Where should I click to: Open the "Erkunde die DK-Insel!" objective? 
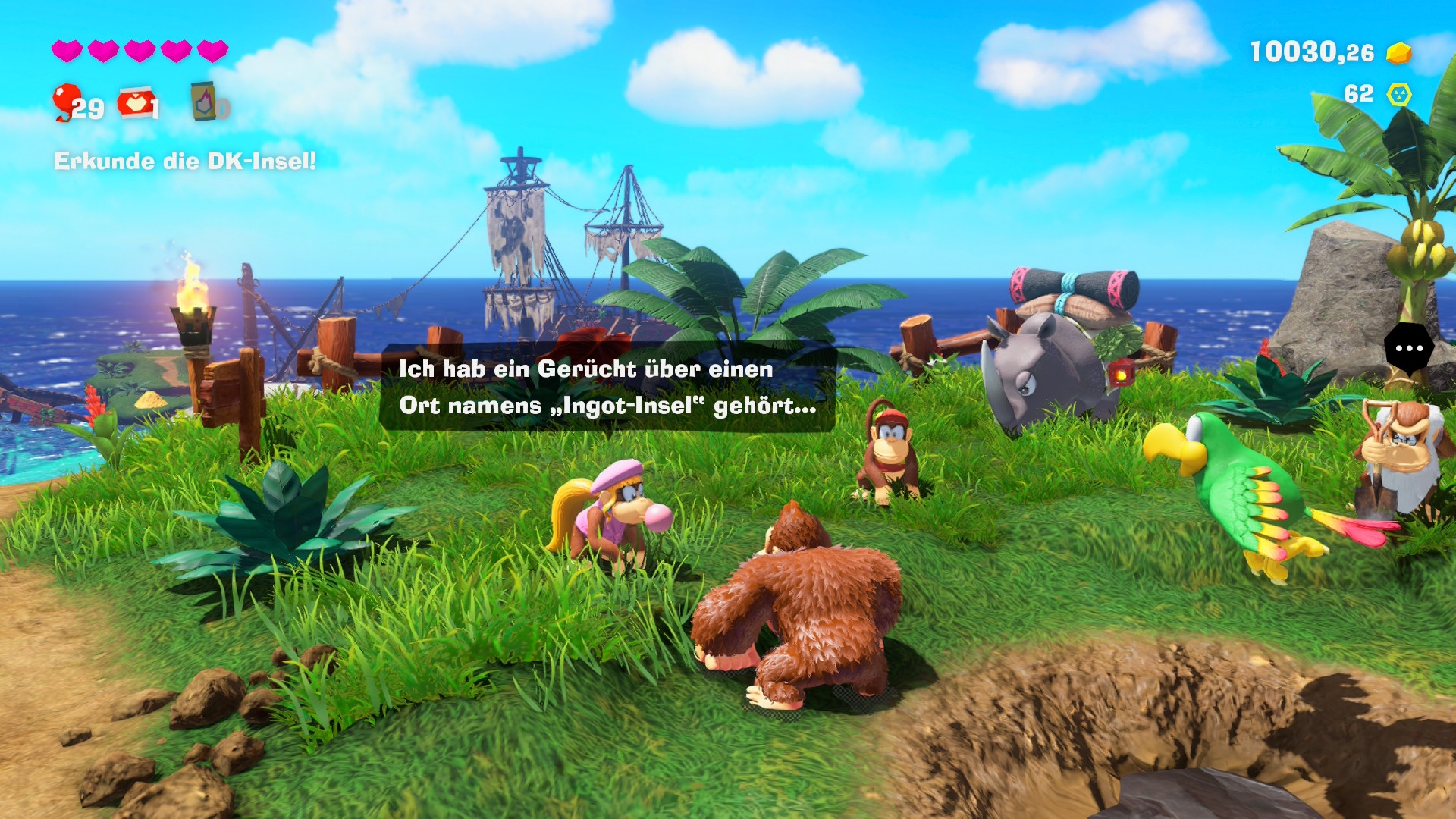coord(184,161)
